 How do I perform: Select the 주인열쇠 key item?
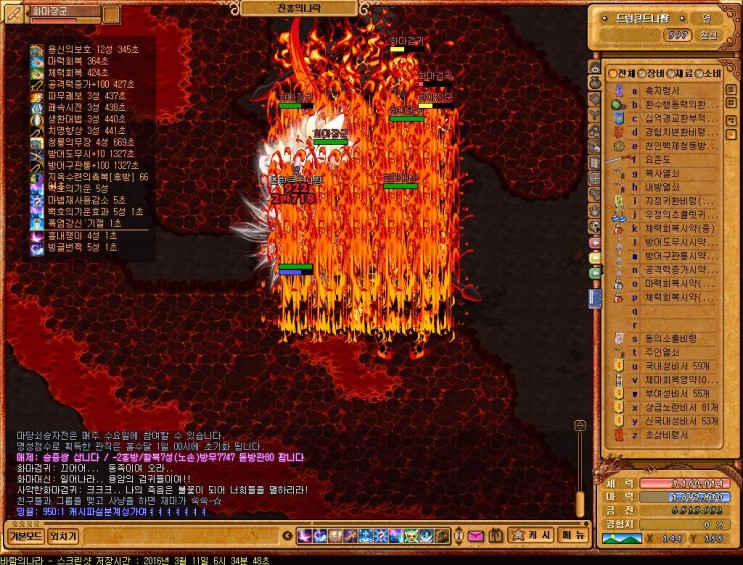click(x=662, y=352)
